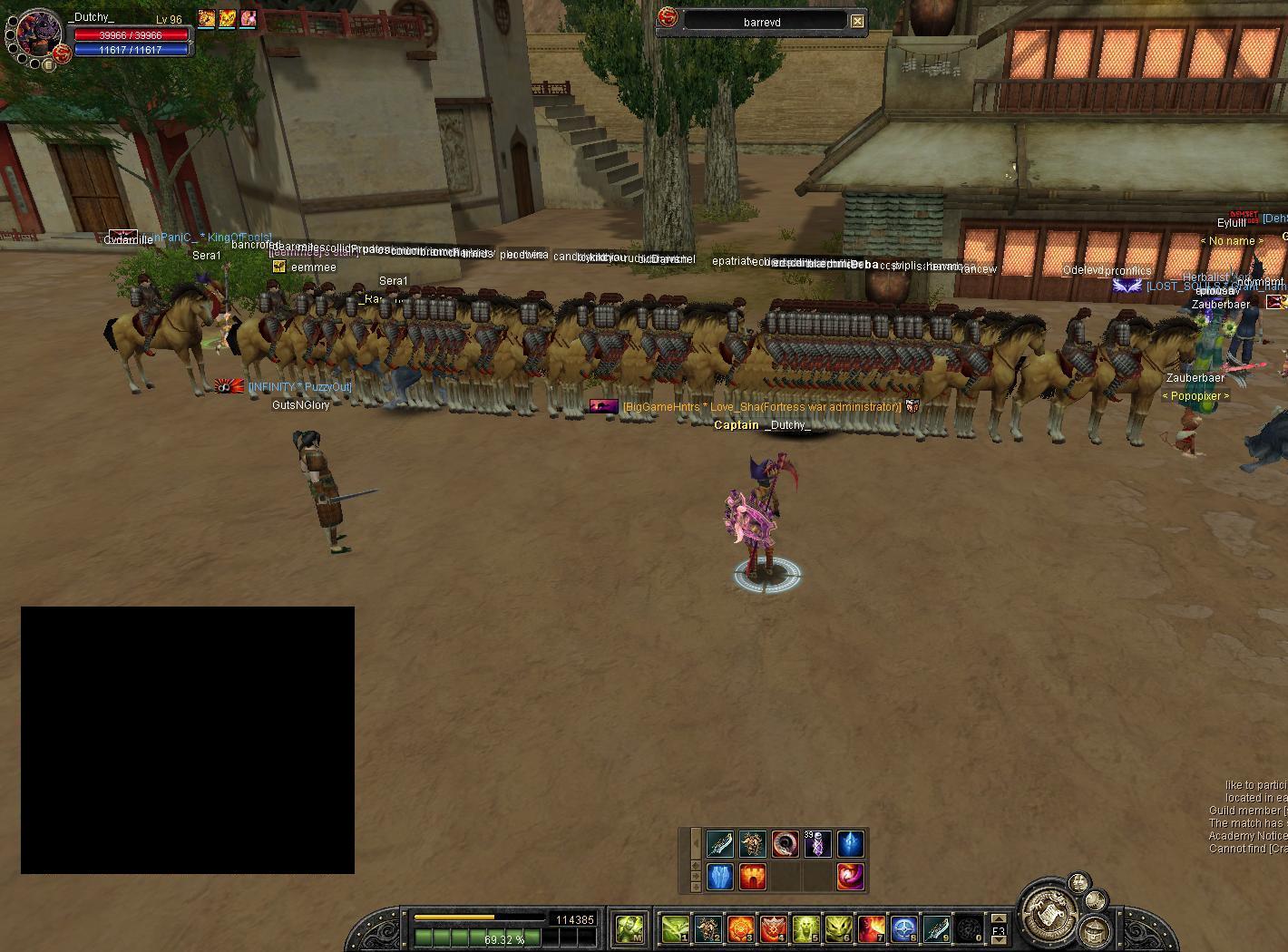Select the pink figure buff icon
This screenshot has height=952, width=1288.
coord(248,18)
